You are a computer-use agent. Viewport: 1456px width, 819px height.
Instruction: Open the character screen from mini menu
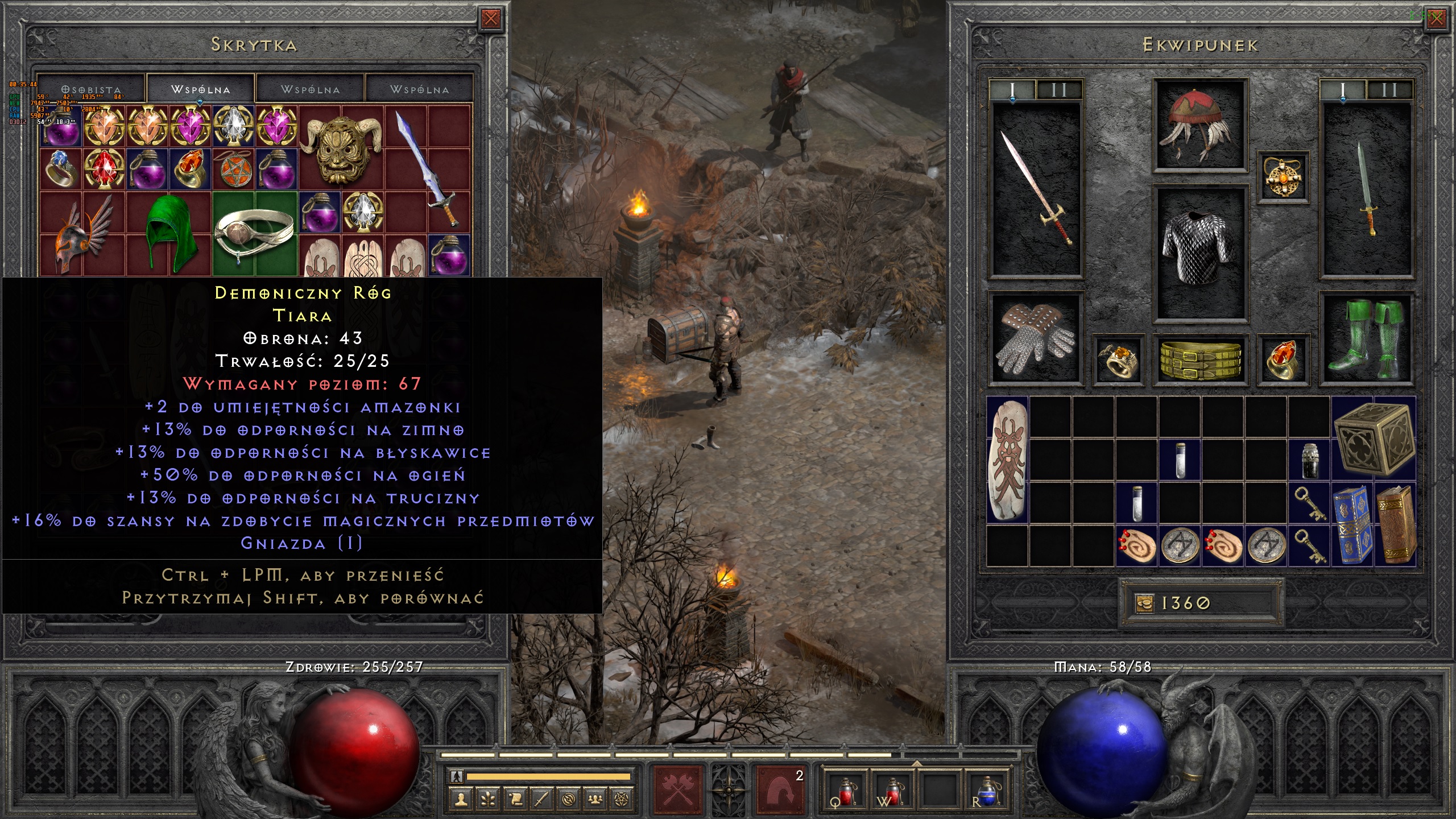[461, 800]
